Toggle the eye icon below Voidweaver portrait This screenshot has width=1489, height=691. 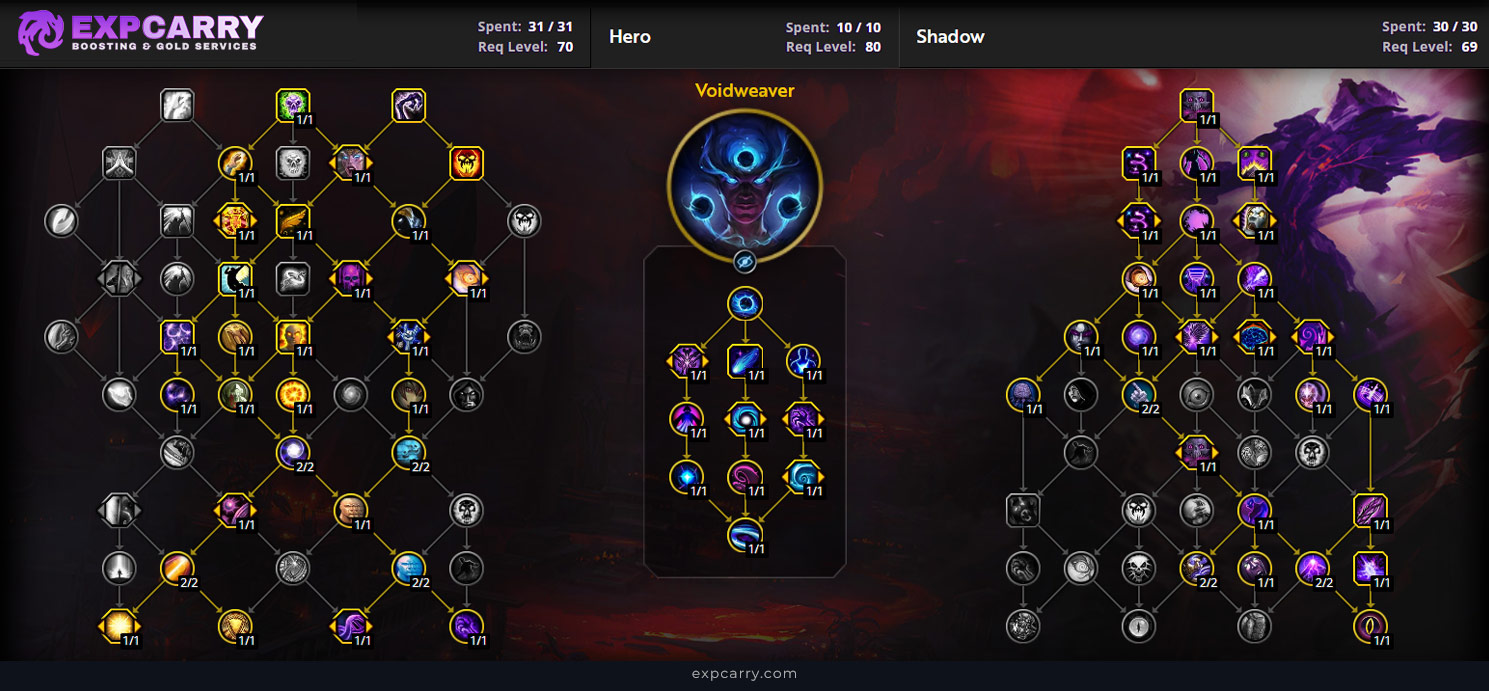coord(745,262)
